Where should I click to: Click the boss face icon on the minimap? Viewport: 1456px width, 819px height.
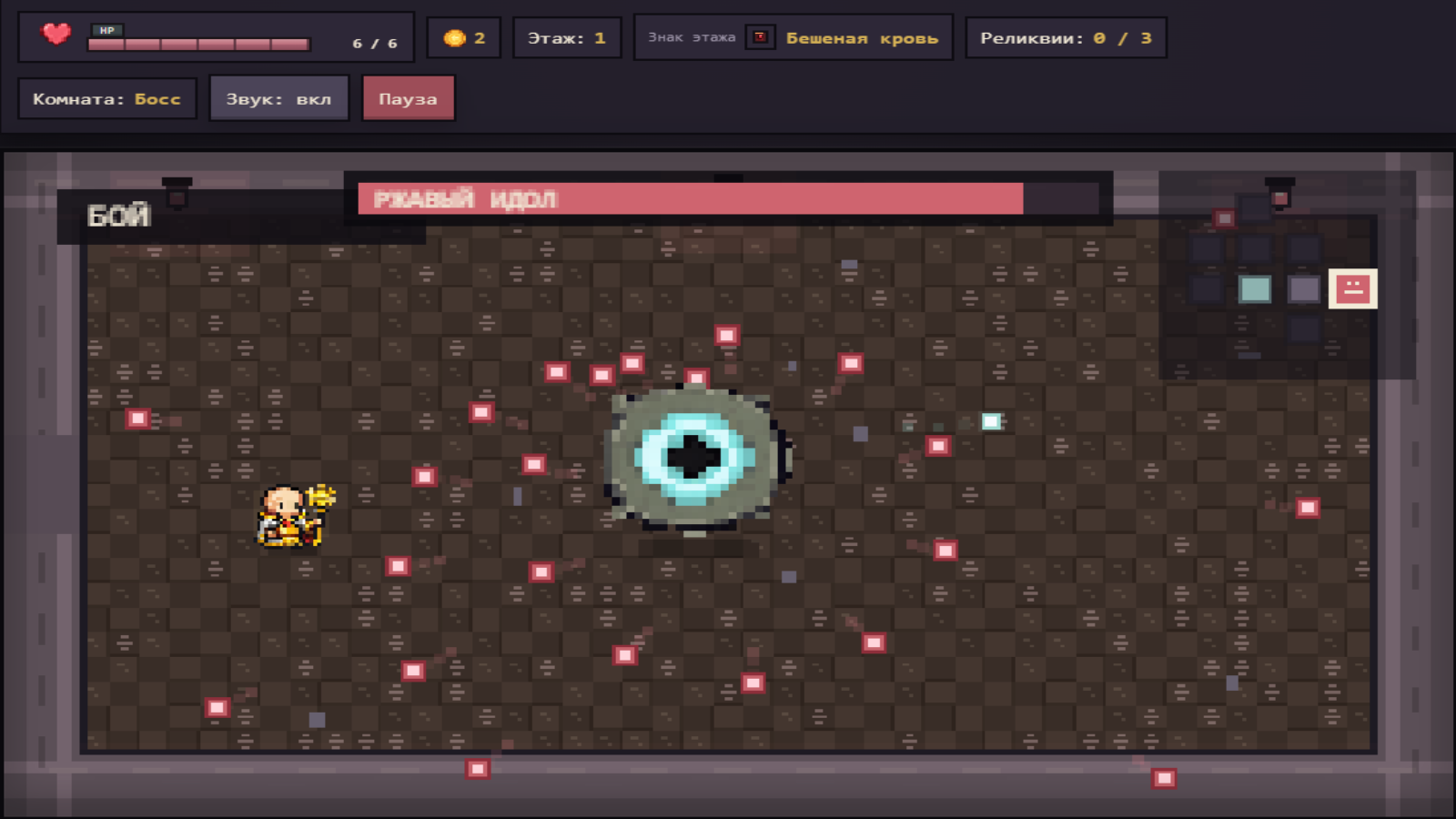tap(1353, 288)
